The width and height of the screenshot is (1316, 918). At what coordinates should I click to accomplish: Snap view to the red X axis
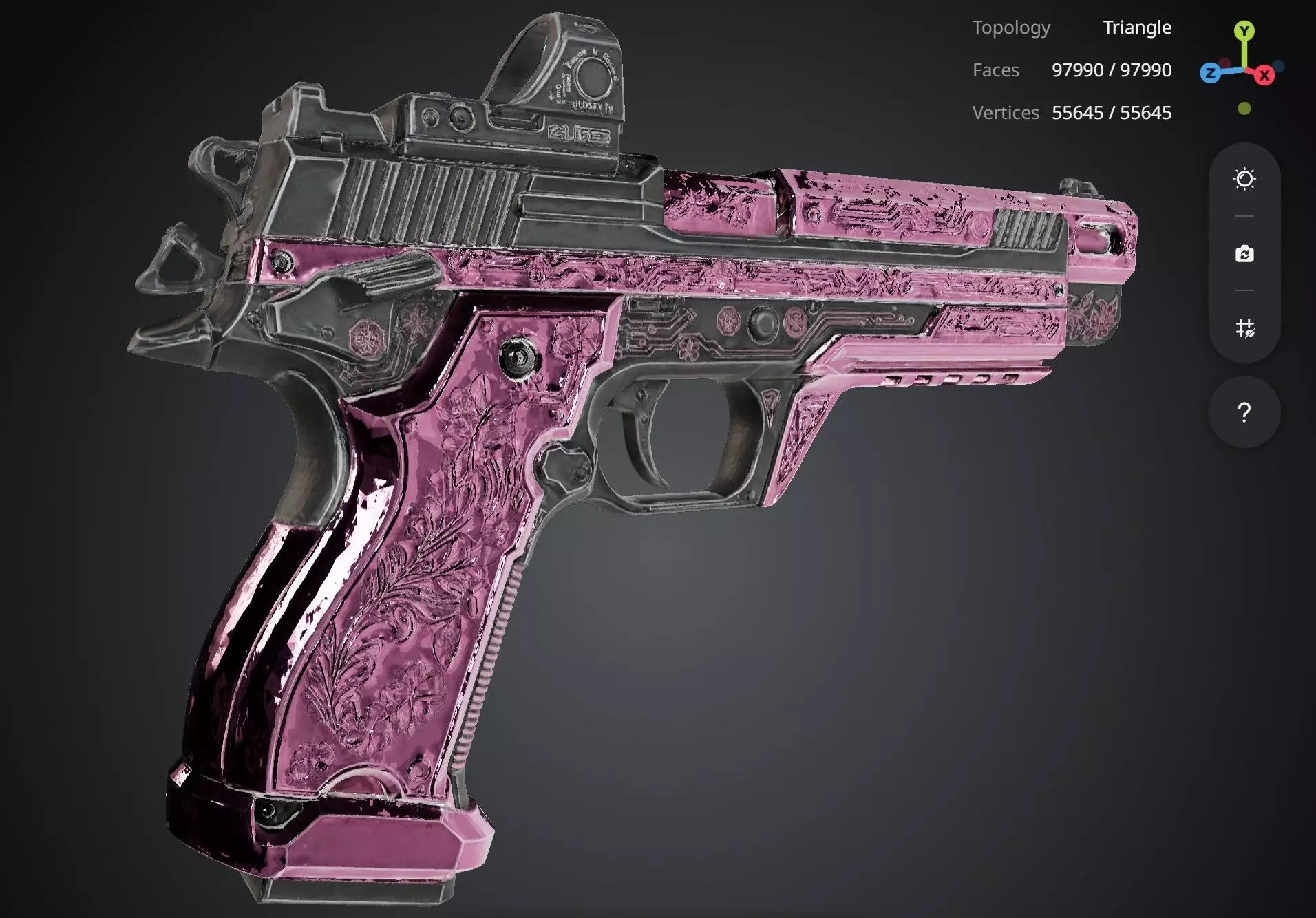[x=1264, y=76]
